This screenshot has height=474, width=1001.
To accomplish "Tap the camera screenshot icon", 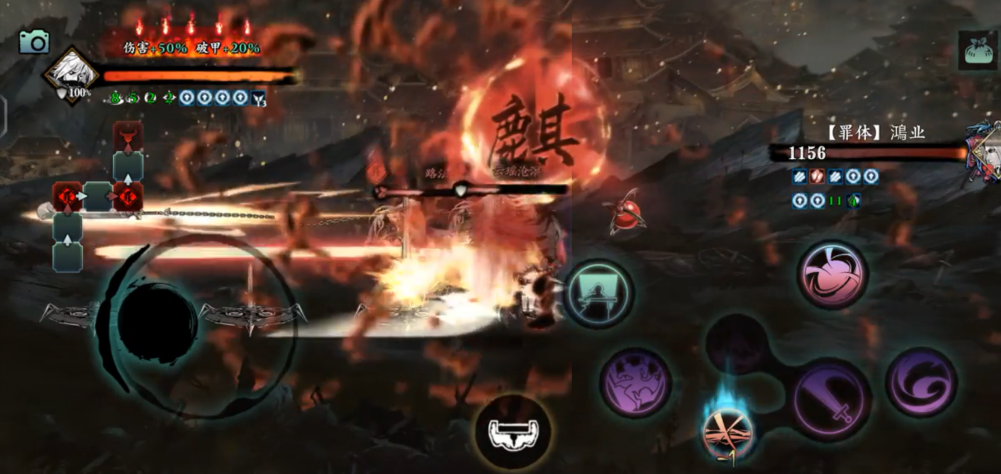I will 34,41.
